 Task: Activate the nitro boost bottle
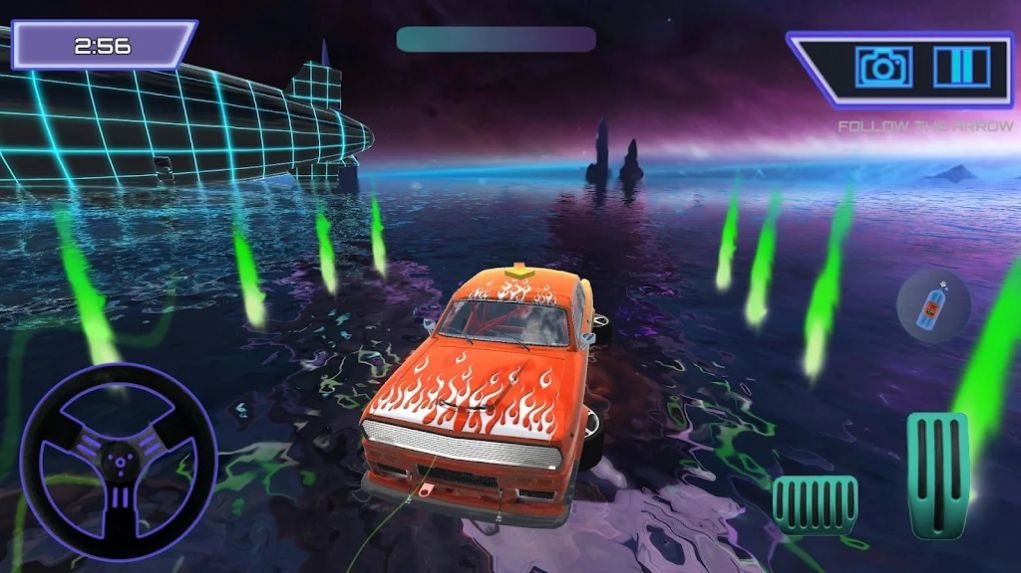(x=932, y=308)
